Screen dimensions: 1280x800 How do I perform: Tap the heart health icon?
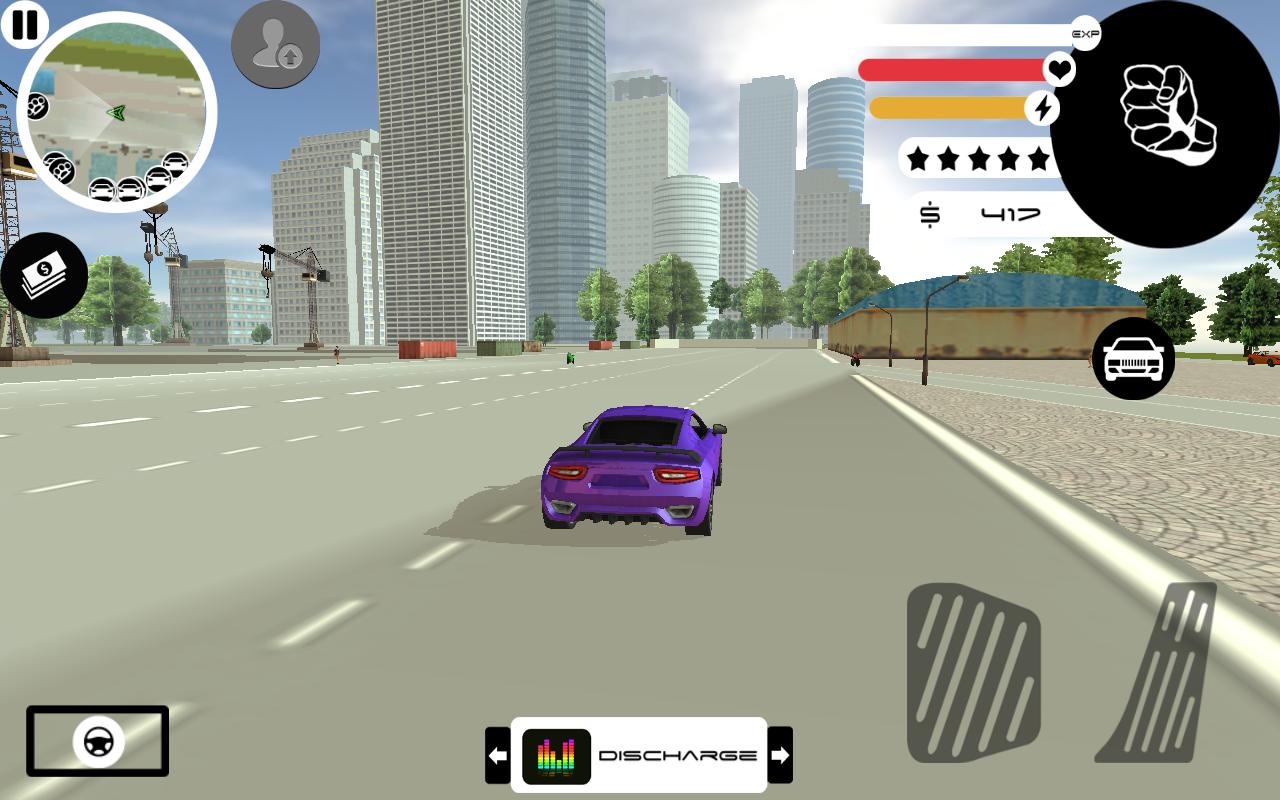(1057, 69)
